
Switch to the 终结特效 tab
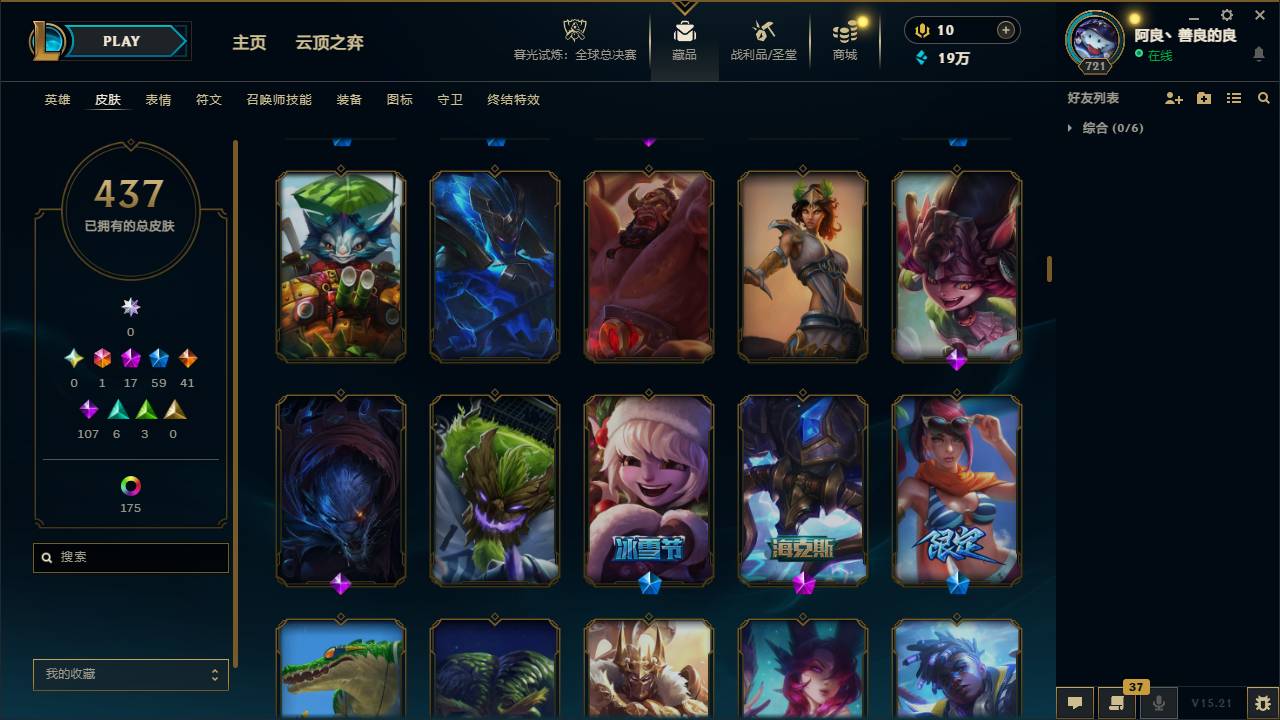[x=515, y=100]
